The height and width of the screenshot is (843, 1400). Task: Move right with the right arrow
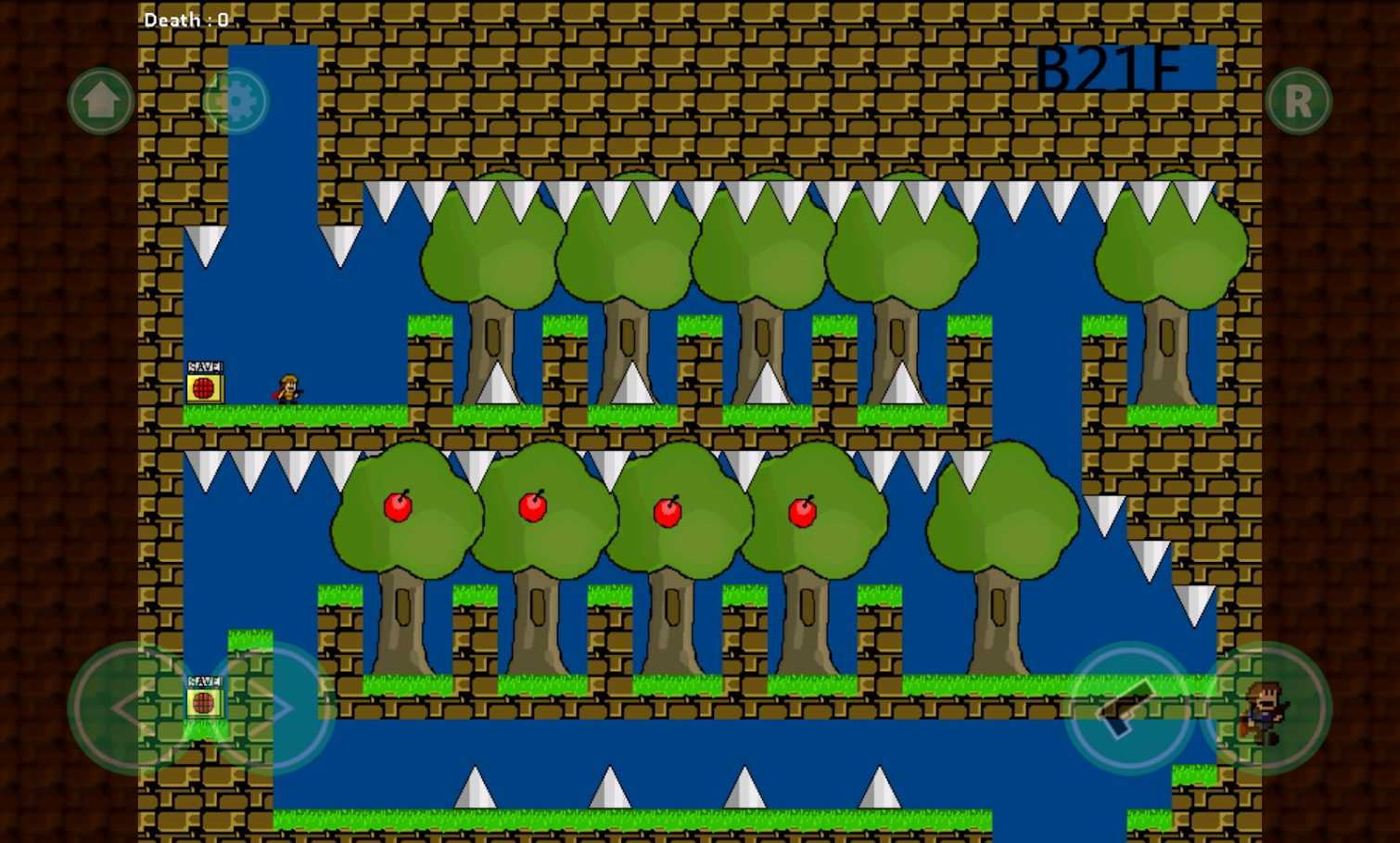(x=271, y=708)
